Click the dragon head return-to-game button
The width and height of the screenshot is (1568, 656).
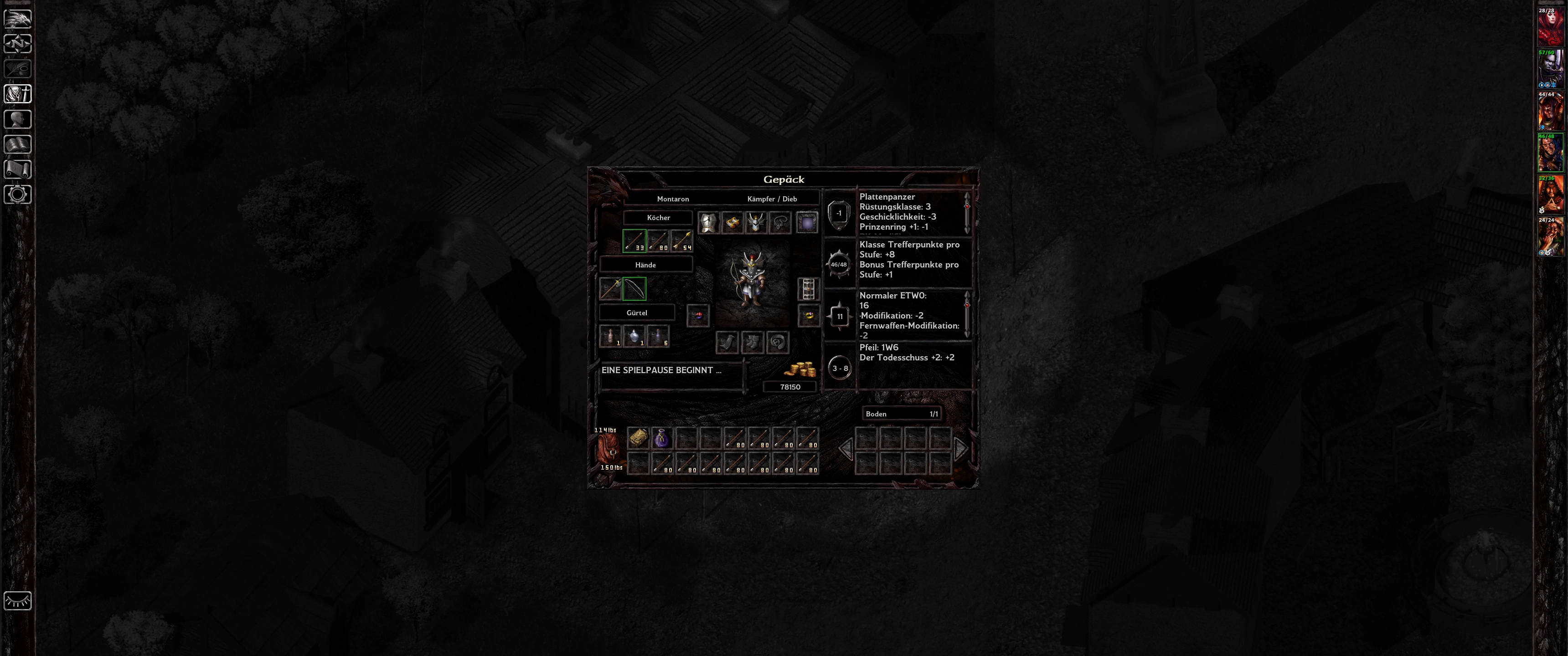tap(18, 18)
